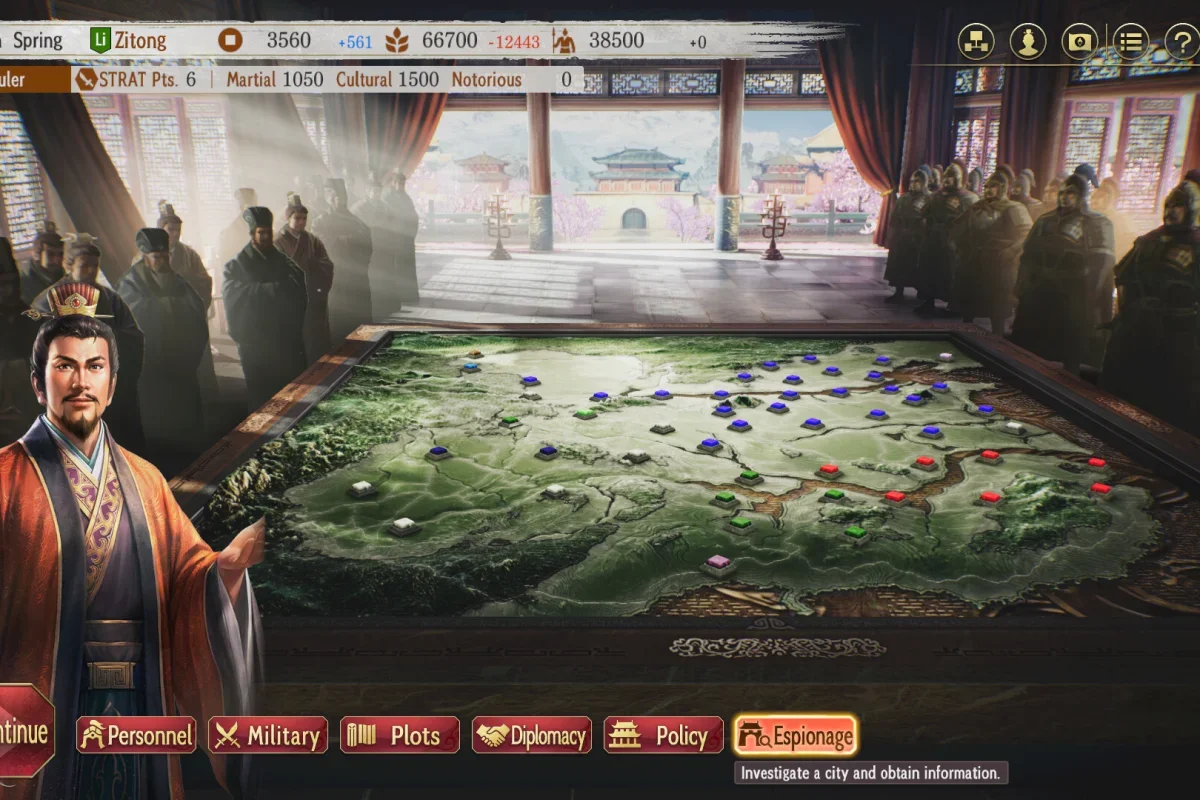Open the organization chart icon
The height and width of the screenshot is (800, 1200).
click(976, 41)
